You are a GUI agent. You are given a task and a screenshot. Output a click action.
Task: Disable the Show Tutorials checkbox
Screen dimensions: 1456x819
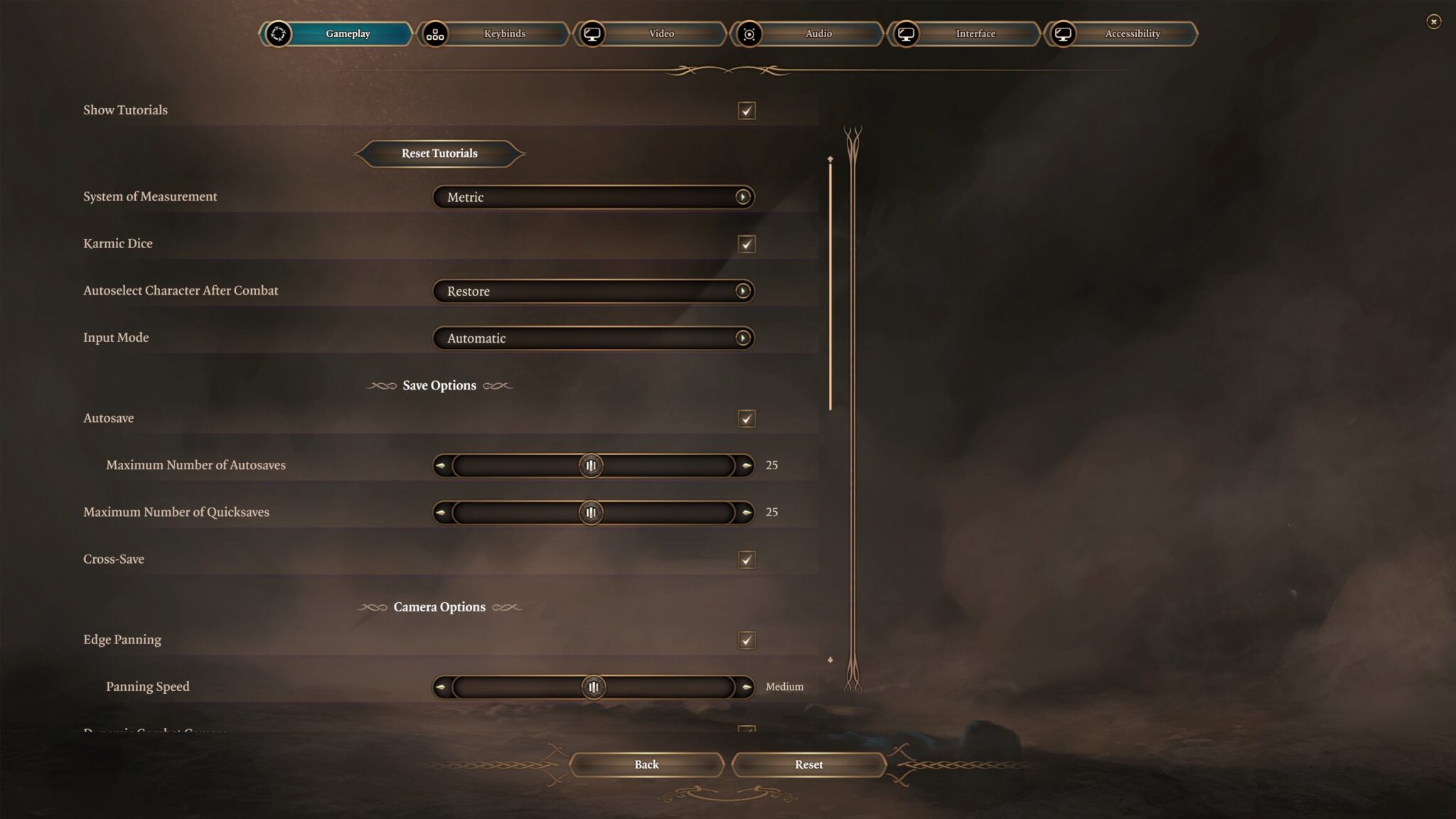click(745, 110)
